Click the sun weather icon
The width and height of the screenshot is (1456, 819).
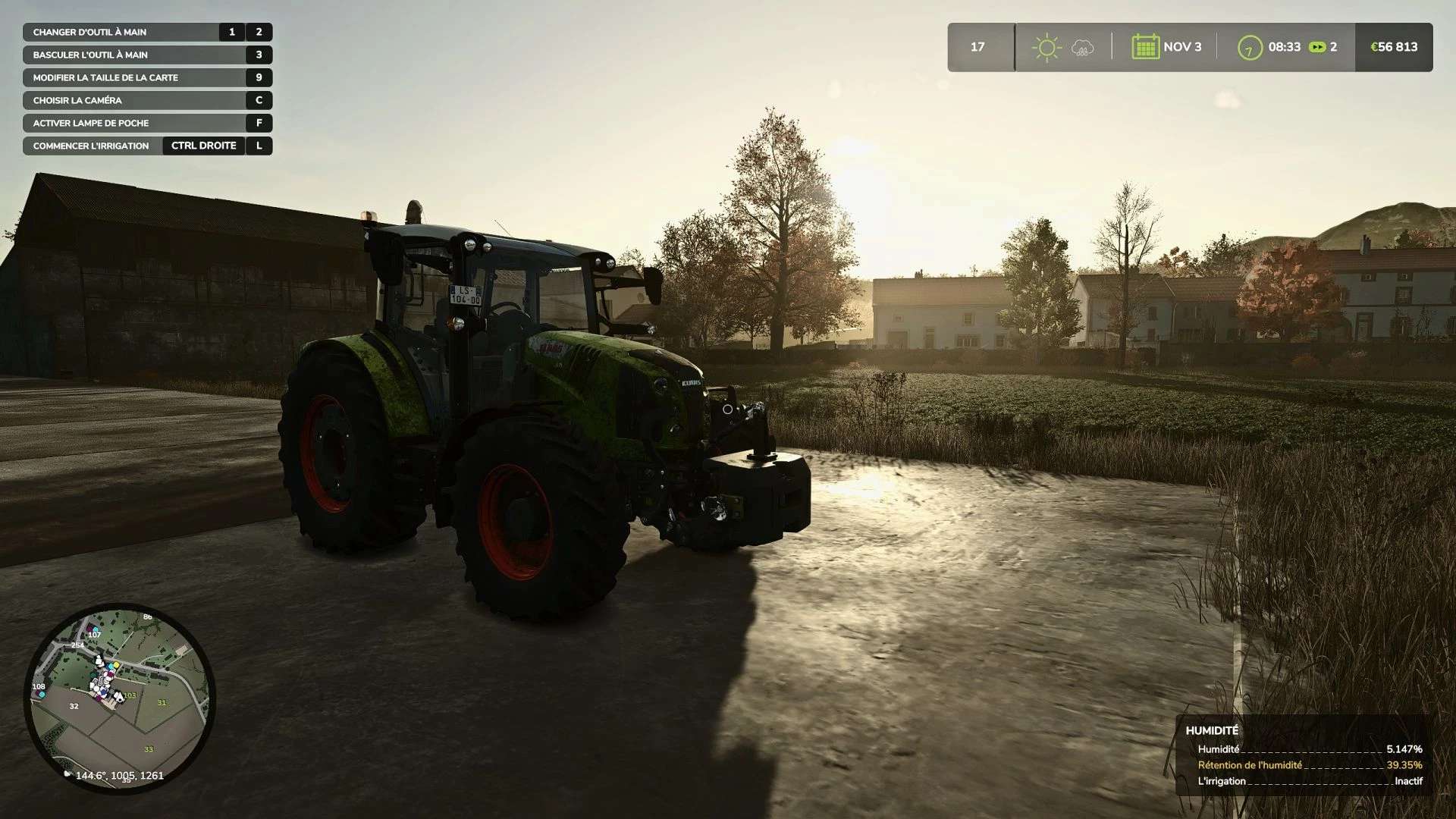1046,47
